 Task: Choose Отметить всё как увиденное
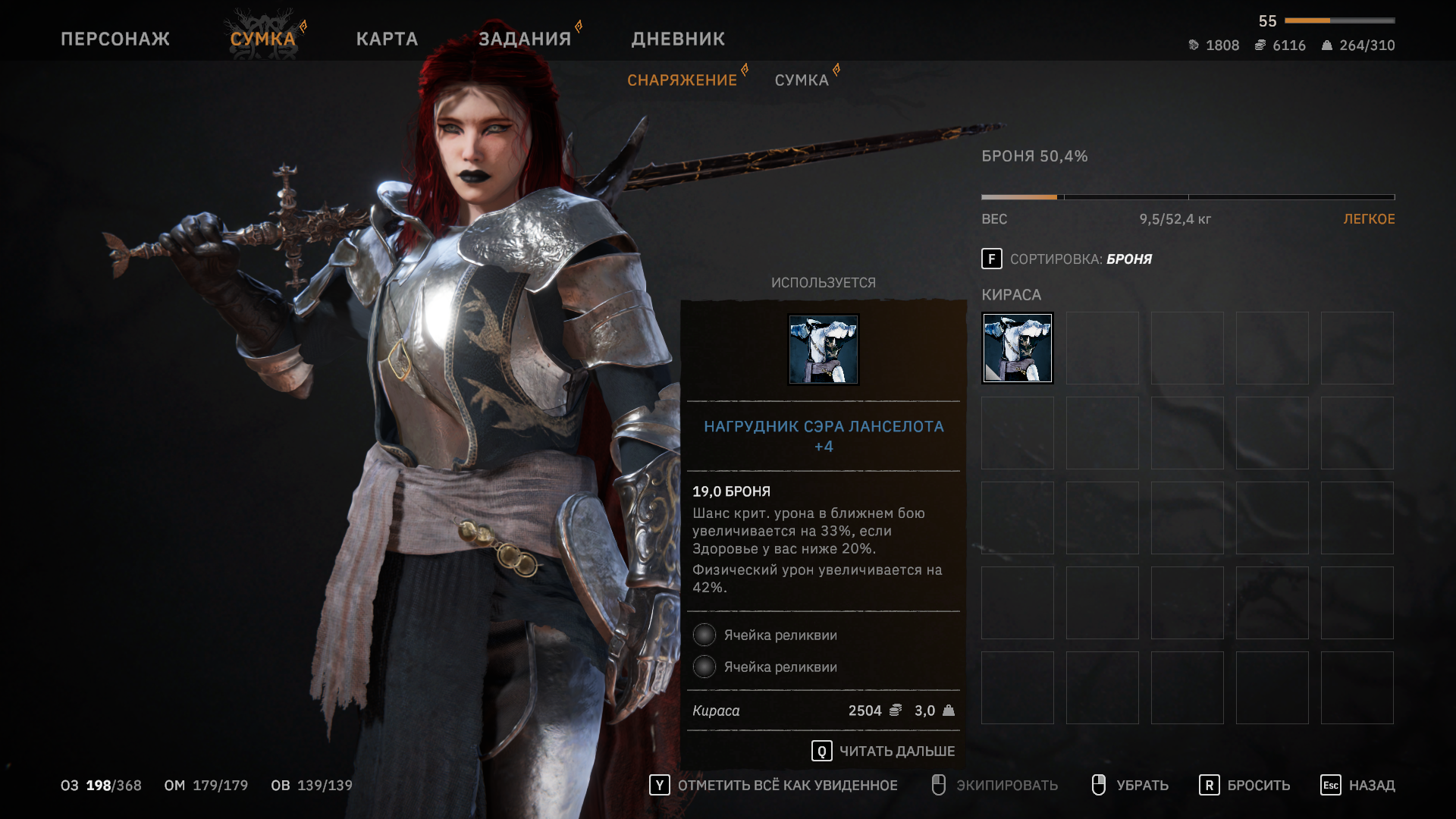773,785
